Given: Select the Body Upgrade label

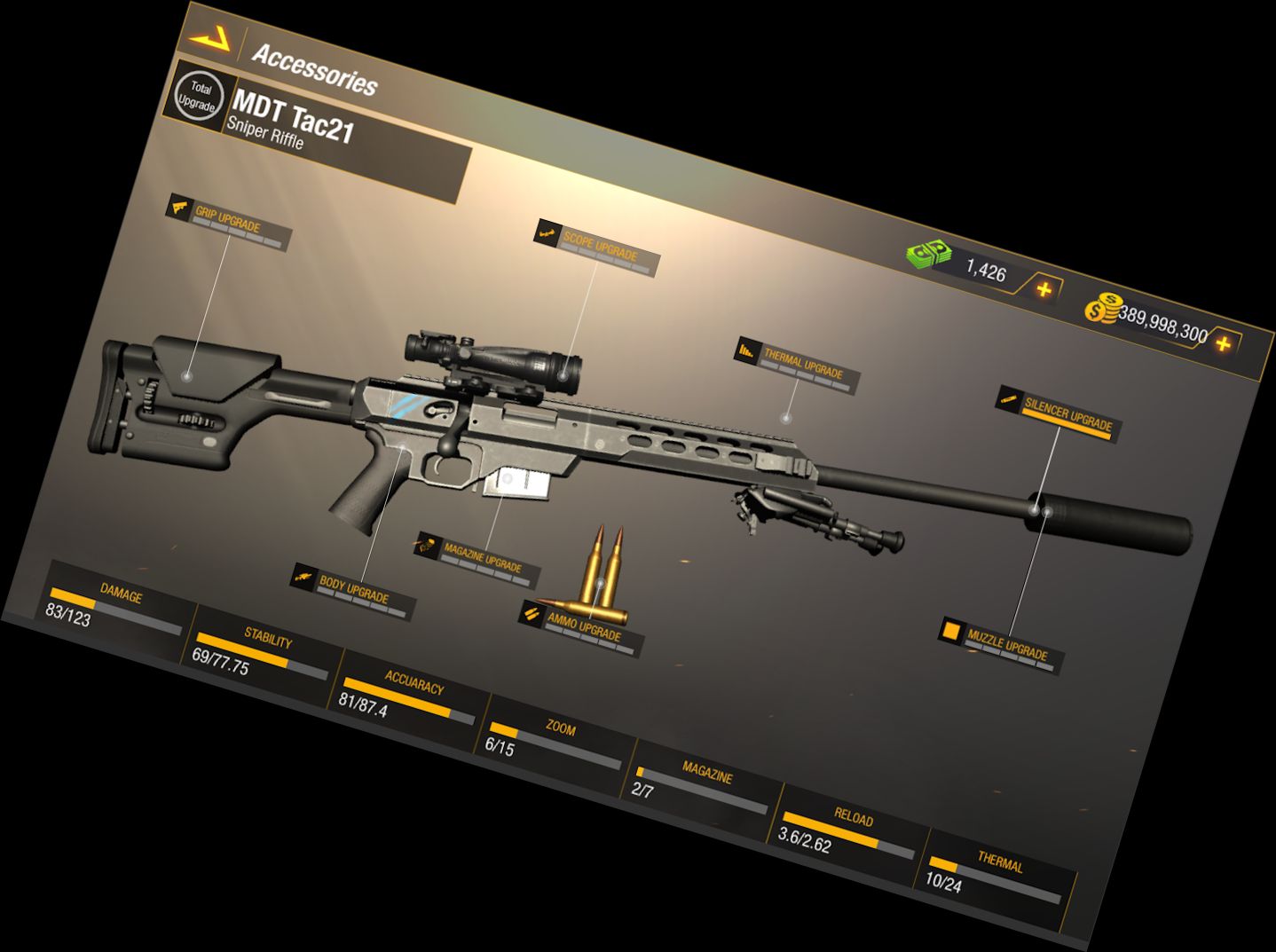Looking at the screenshot, I should [x=353, y=591].
